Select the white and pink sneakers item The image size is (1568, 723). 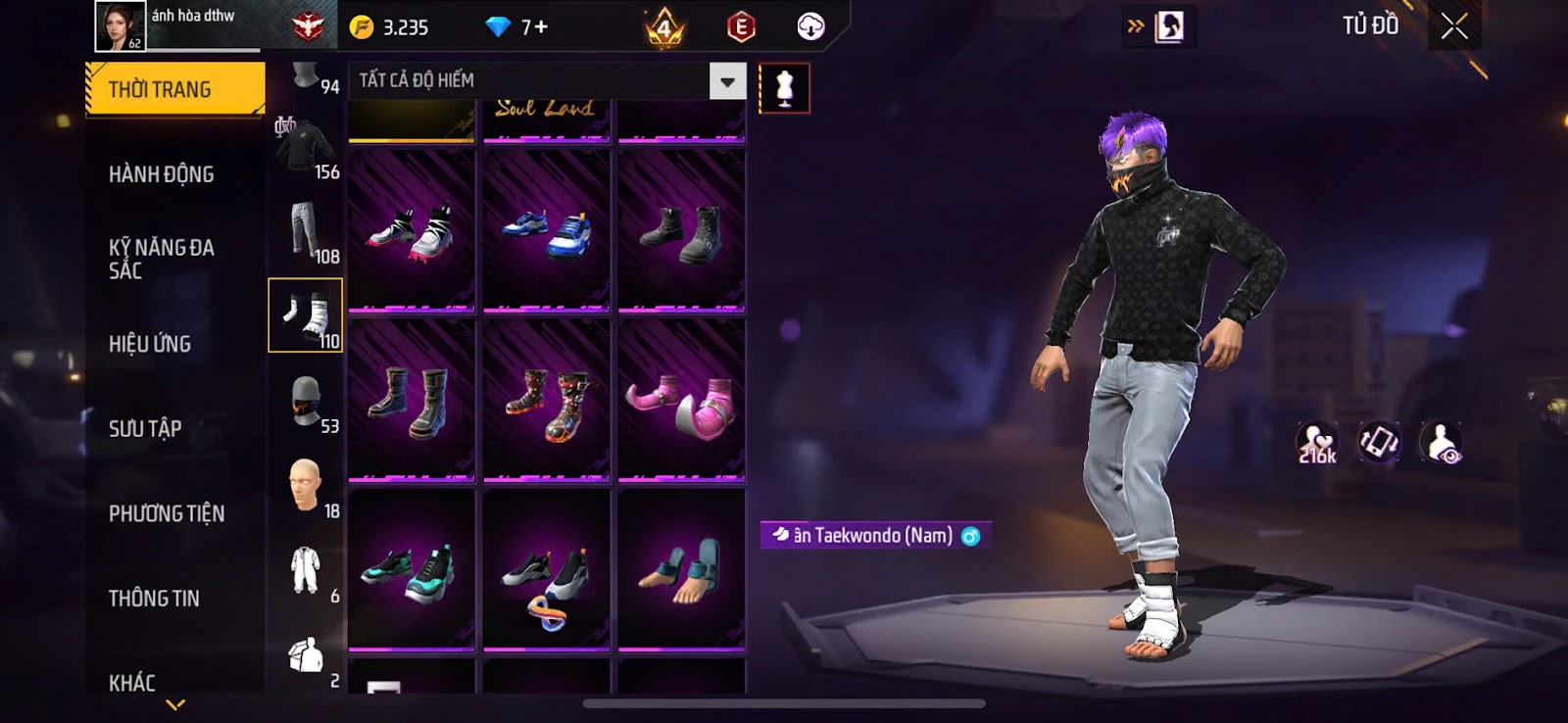[412, 231]
